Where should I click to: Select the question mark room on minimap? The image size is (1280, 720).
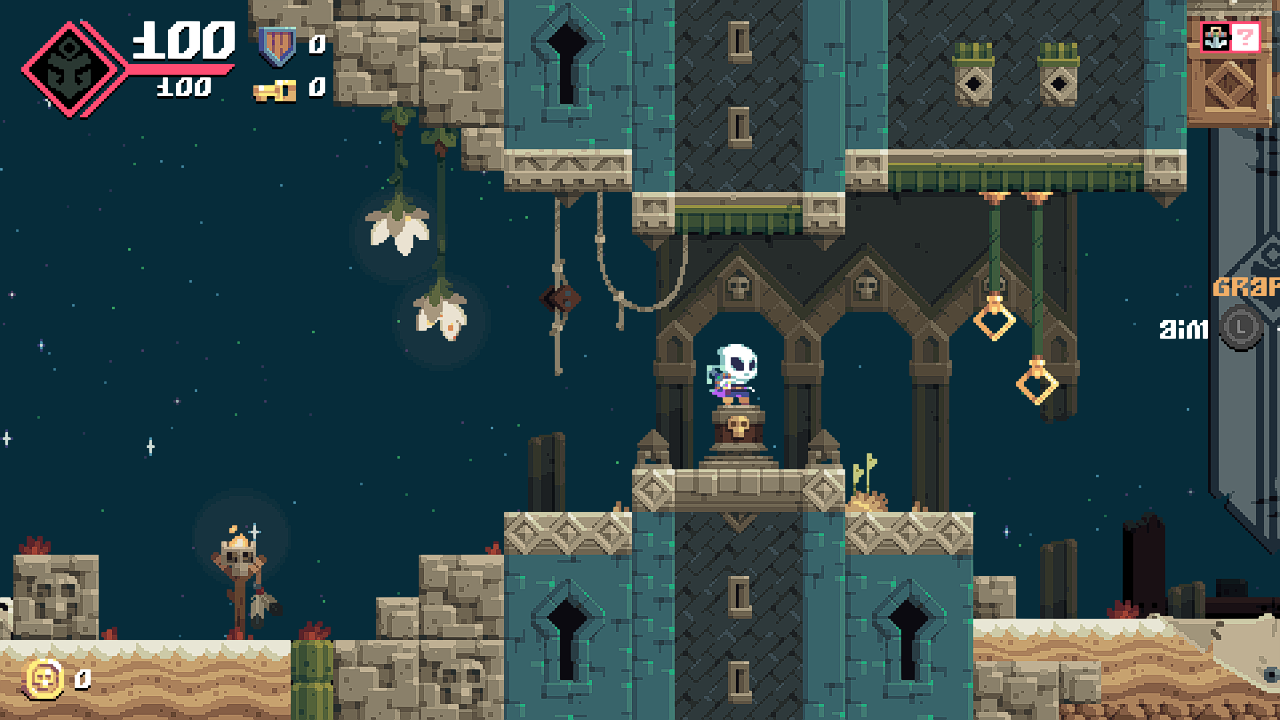[x=1244, y=39]
